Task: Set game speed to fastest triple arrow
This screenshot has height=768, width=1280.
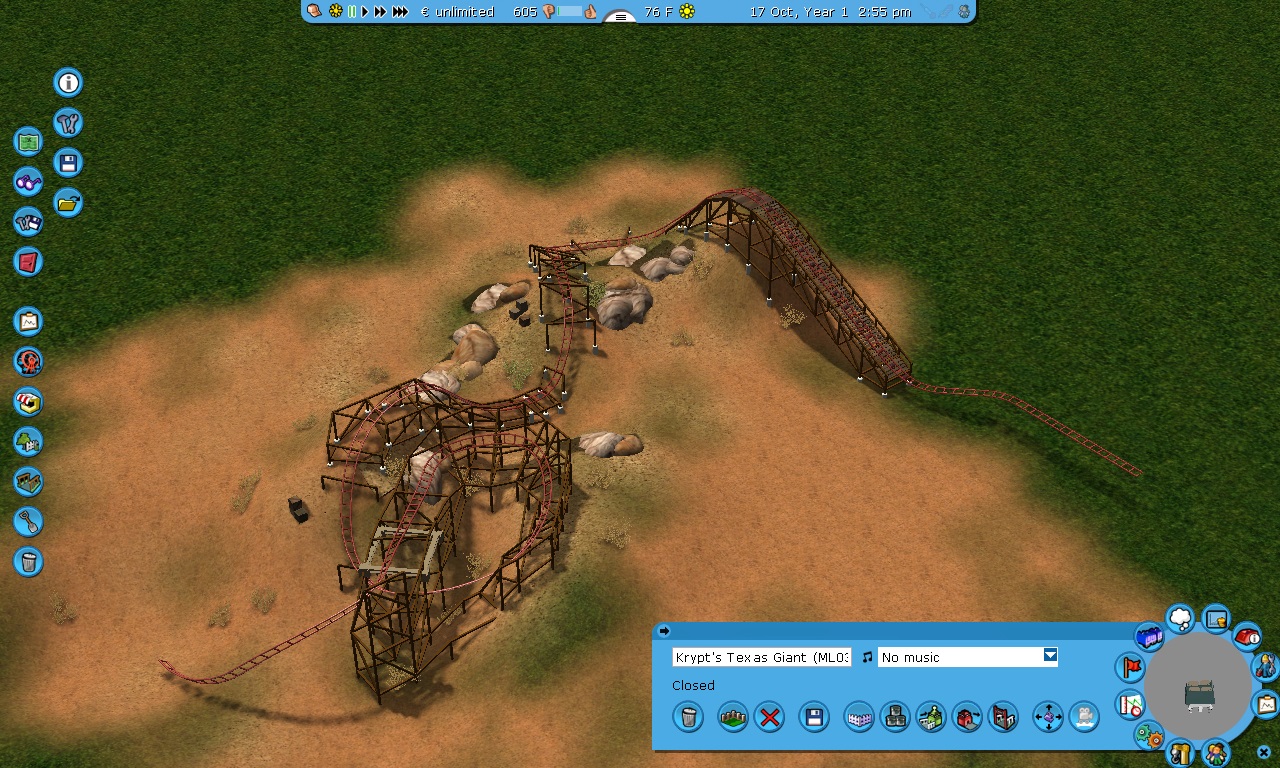Action: point(400,12)
